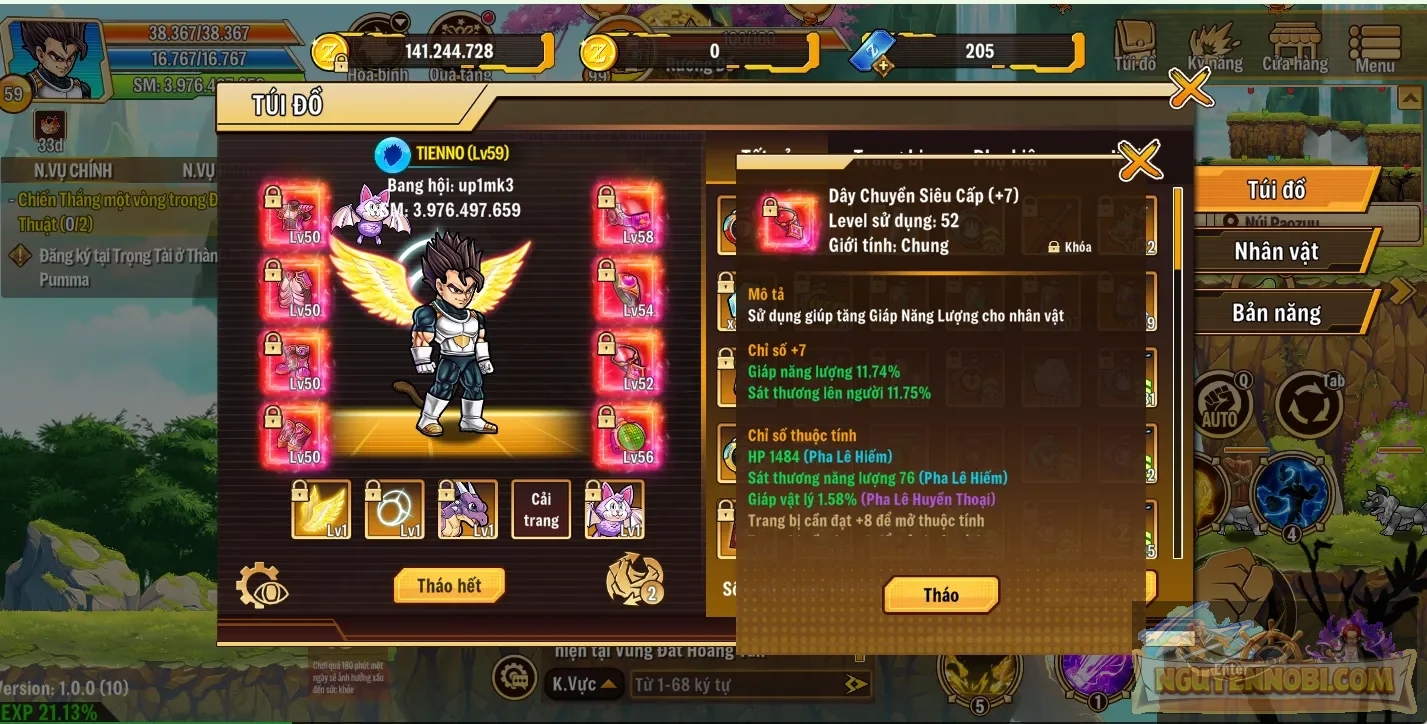Select the dragon pet Lv1 icon
The height and width of the screenshot is (724, 1427).
[467, 509]
